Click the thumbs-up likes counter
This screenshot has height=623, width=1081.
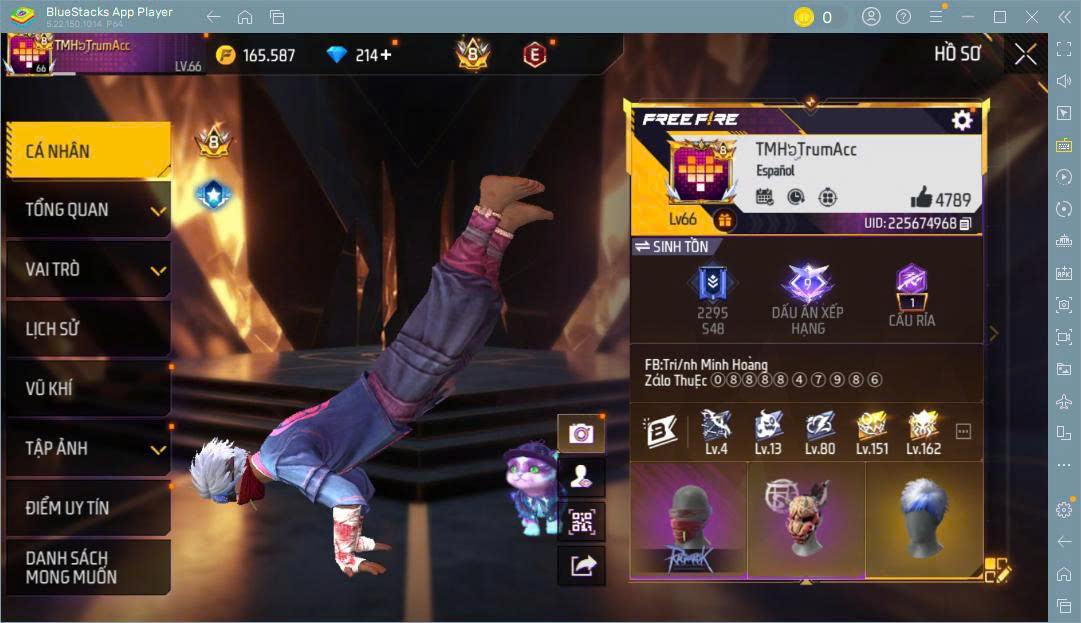pyautogui.click(x=940, y=198)
